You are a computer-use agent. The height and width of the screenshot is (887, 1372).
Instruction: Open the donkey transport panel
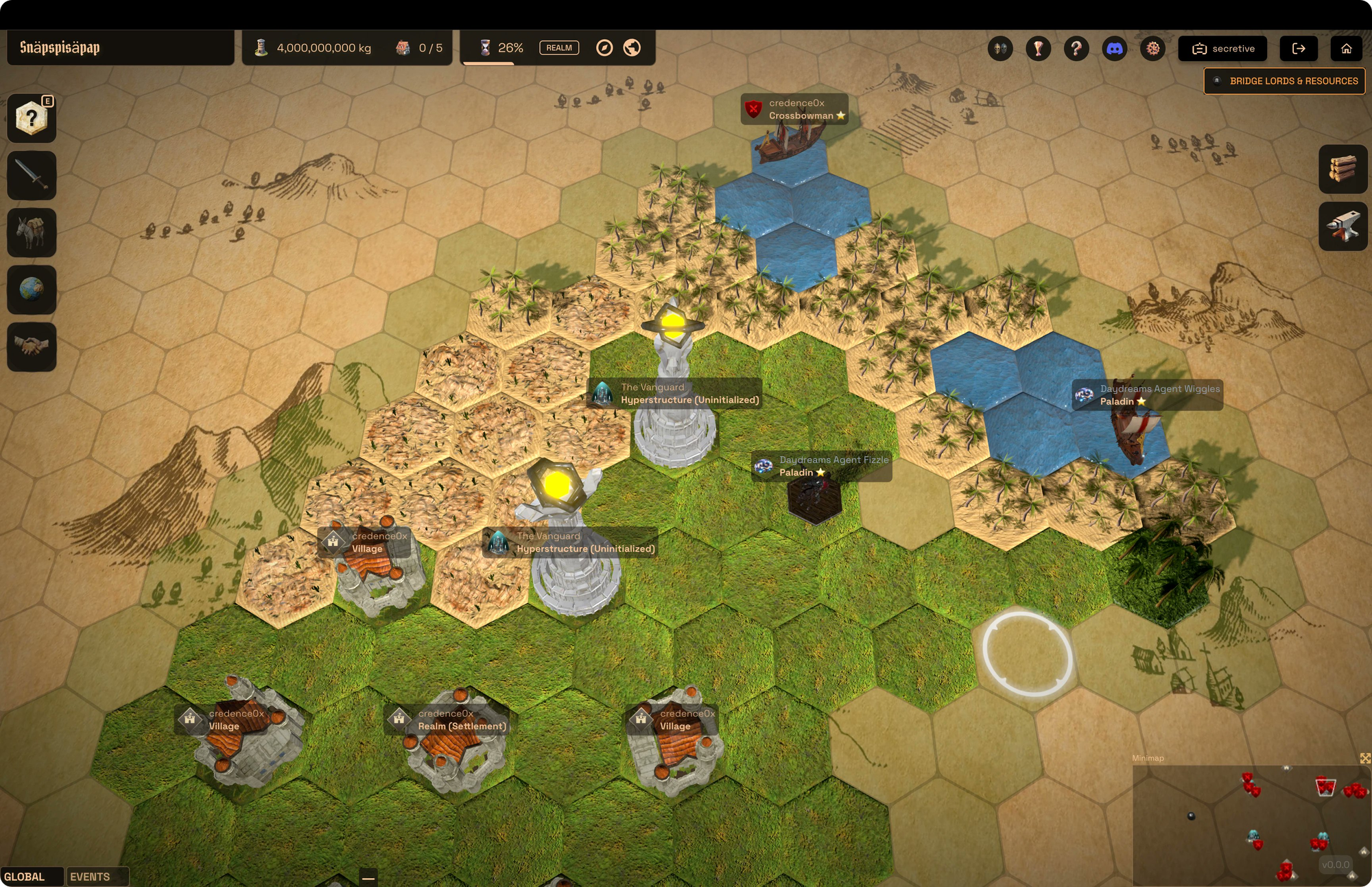32,233
